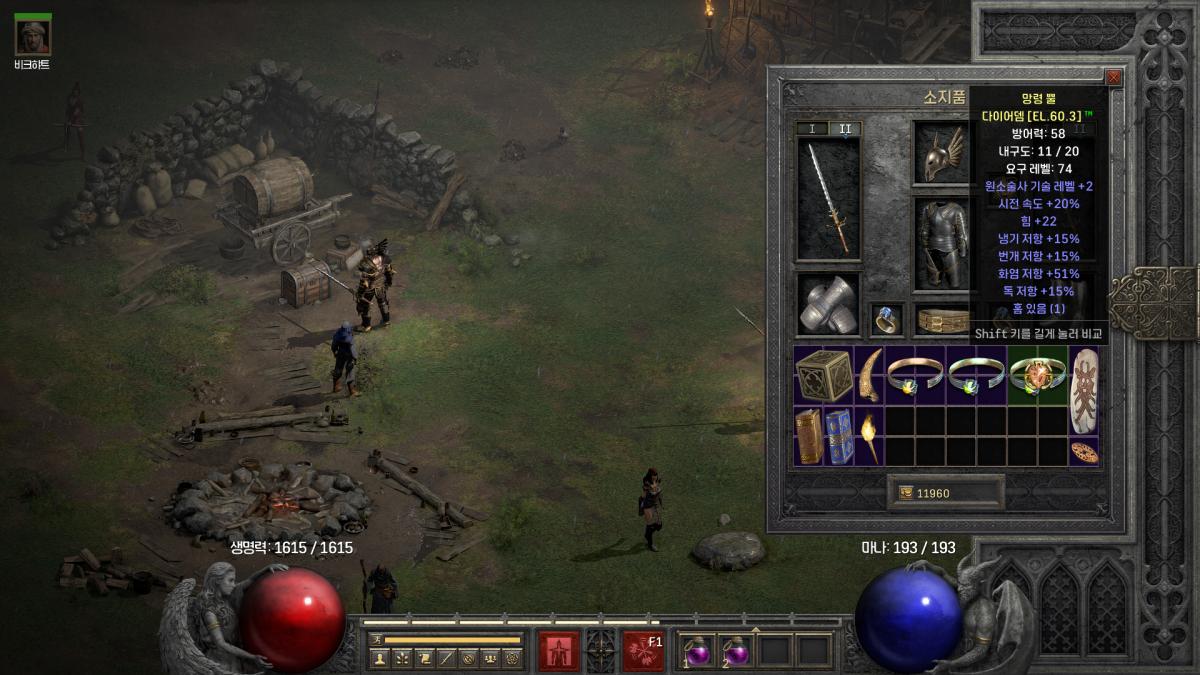Click the gold coin button showing 11960
This screenshot has height=675, width=1200.
[x=945, y=493]
